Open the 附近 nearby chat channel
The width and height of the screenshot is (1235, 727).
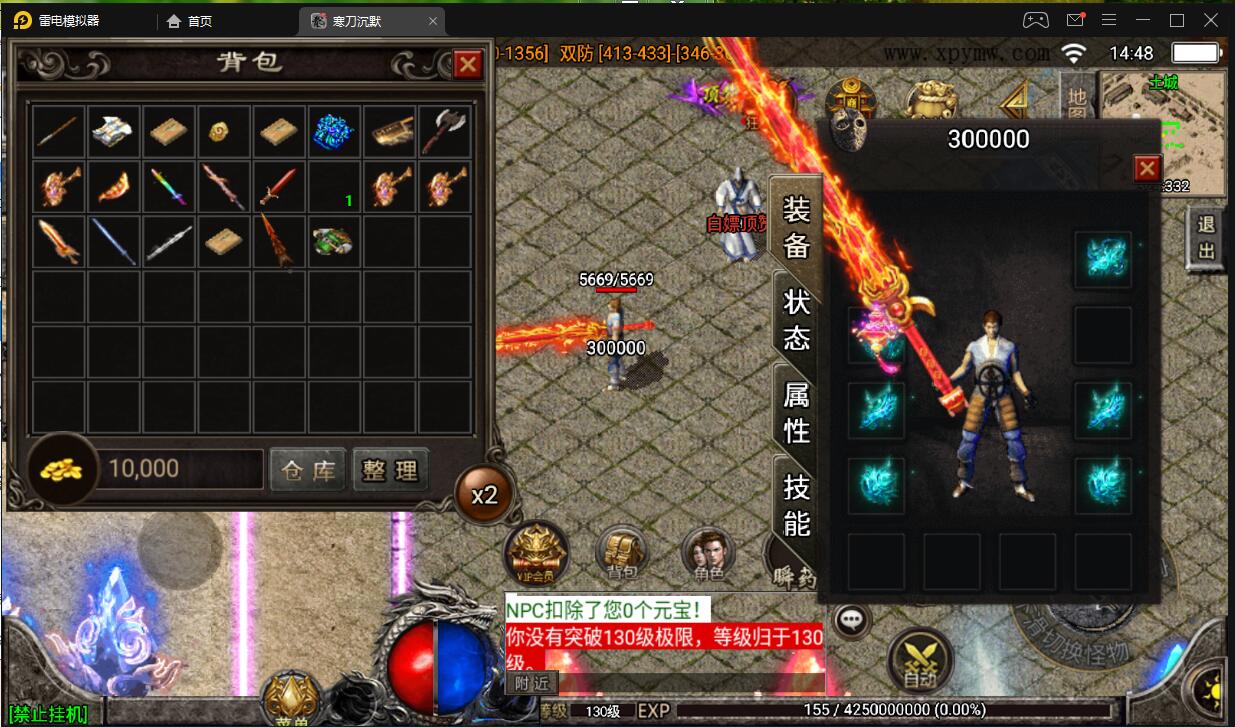(x=532, y=684)
